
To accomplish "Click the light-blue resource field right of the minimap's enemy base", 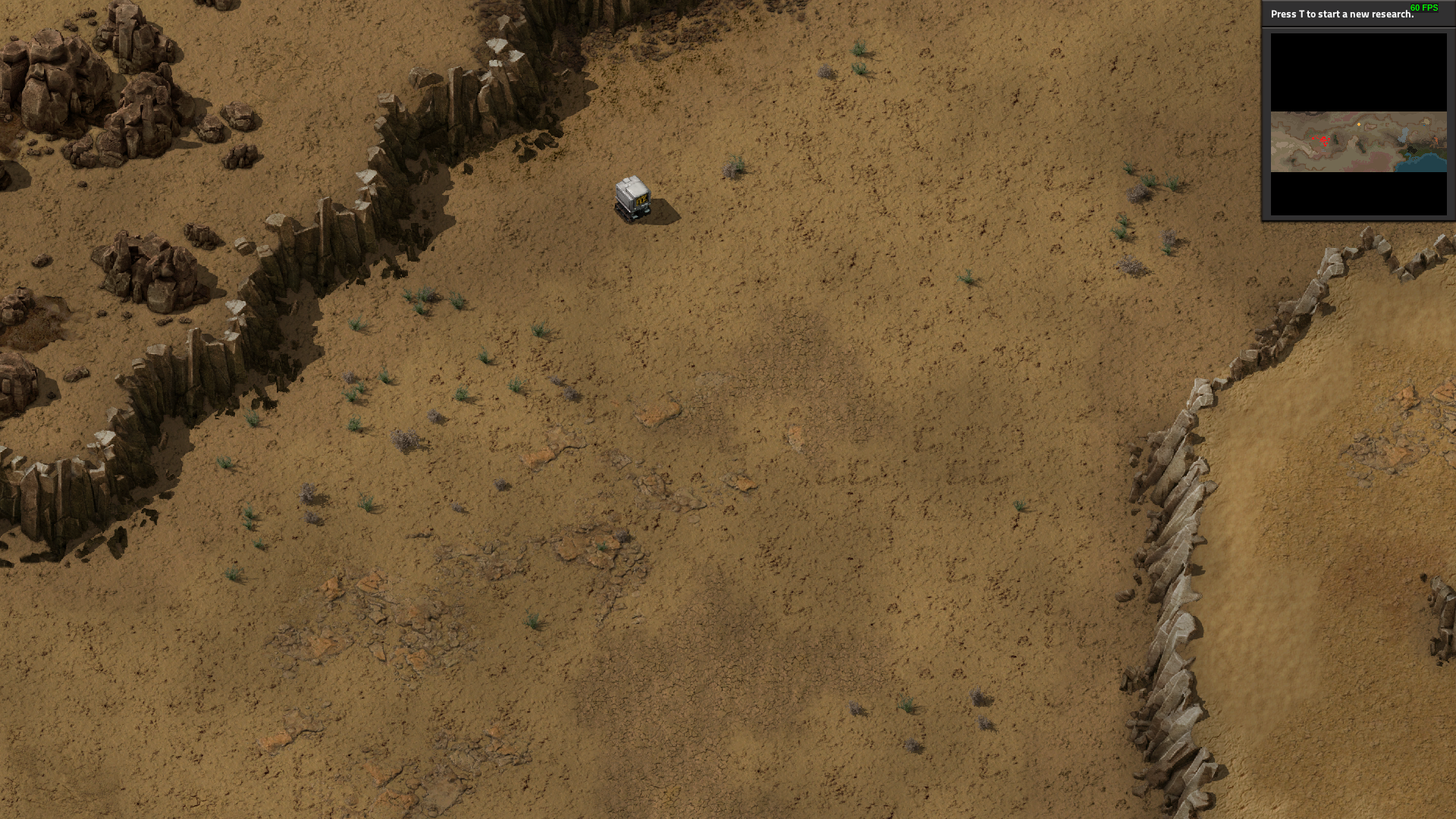I will (1404, 135).
